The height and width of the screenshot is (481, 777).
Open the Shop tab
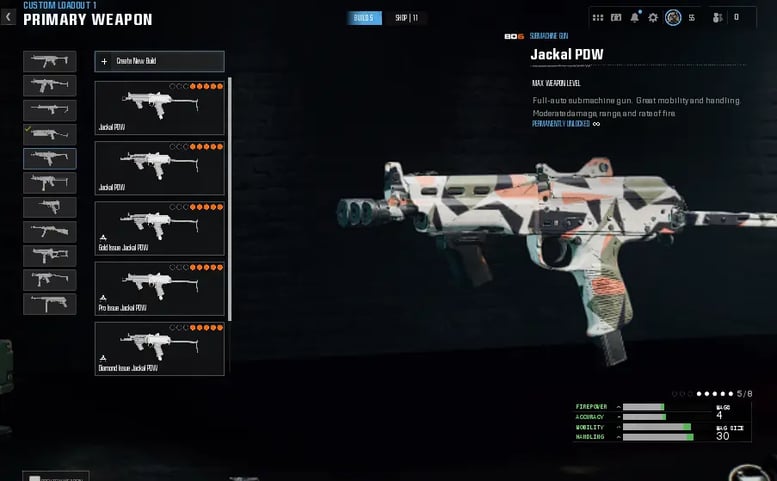tap(406, 18)
